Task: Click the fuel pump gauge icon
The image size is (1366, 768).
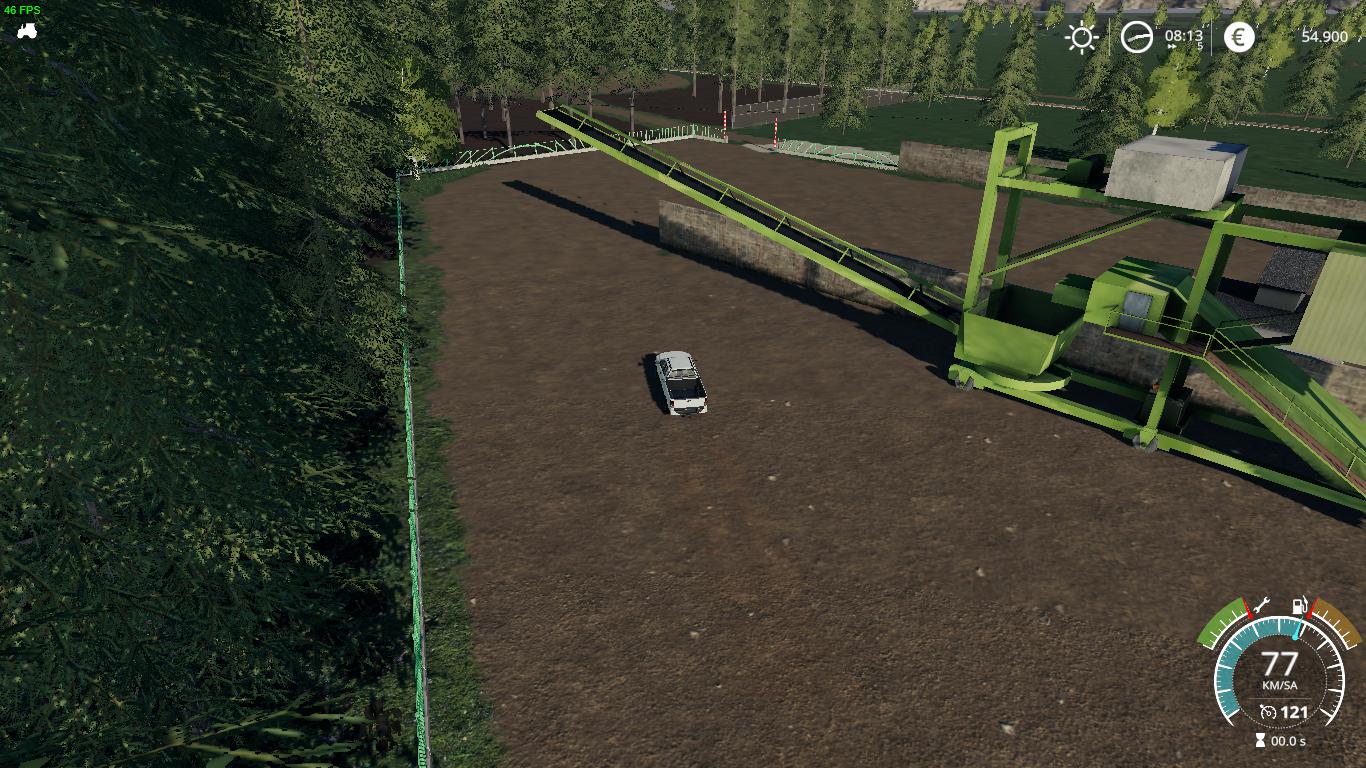Action: coord(1299,606)
